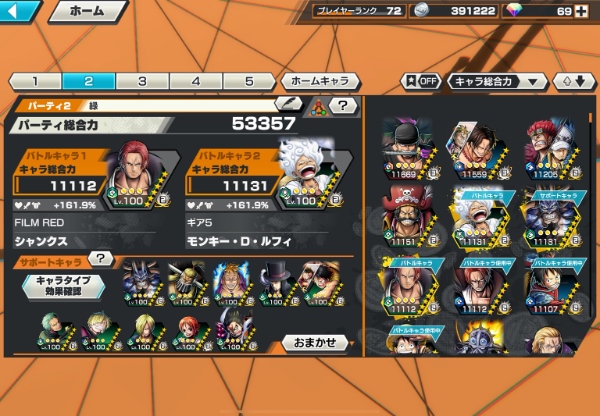
Task: Open help next to the party name
Action: coord(343,105)
